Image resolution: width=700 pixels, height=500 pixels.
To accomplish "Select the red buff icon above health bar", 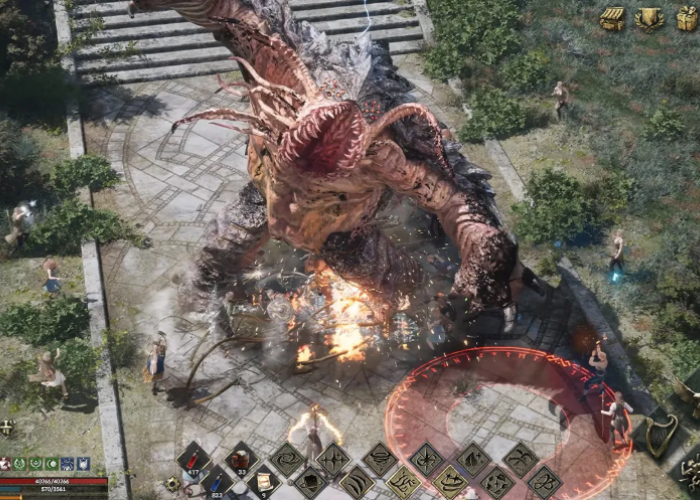I will (x=5, y=464).
